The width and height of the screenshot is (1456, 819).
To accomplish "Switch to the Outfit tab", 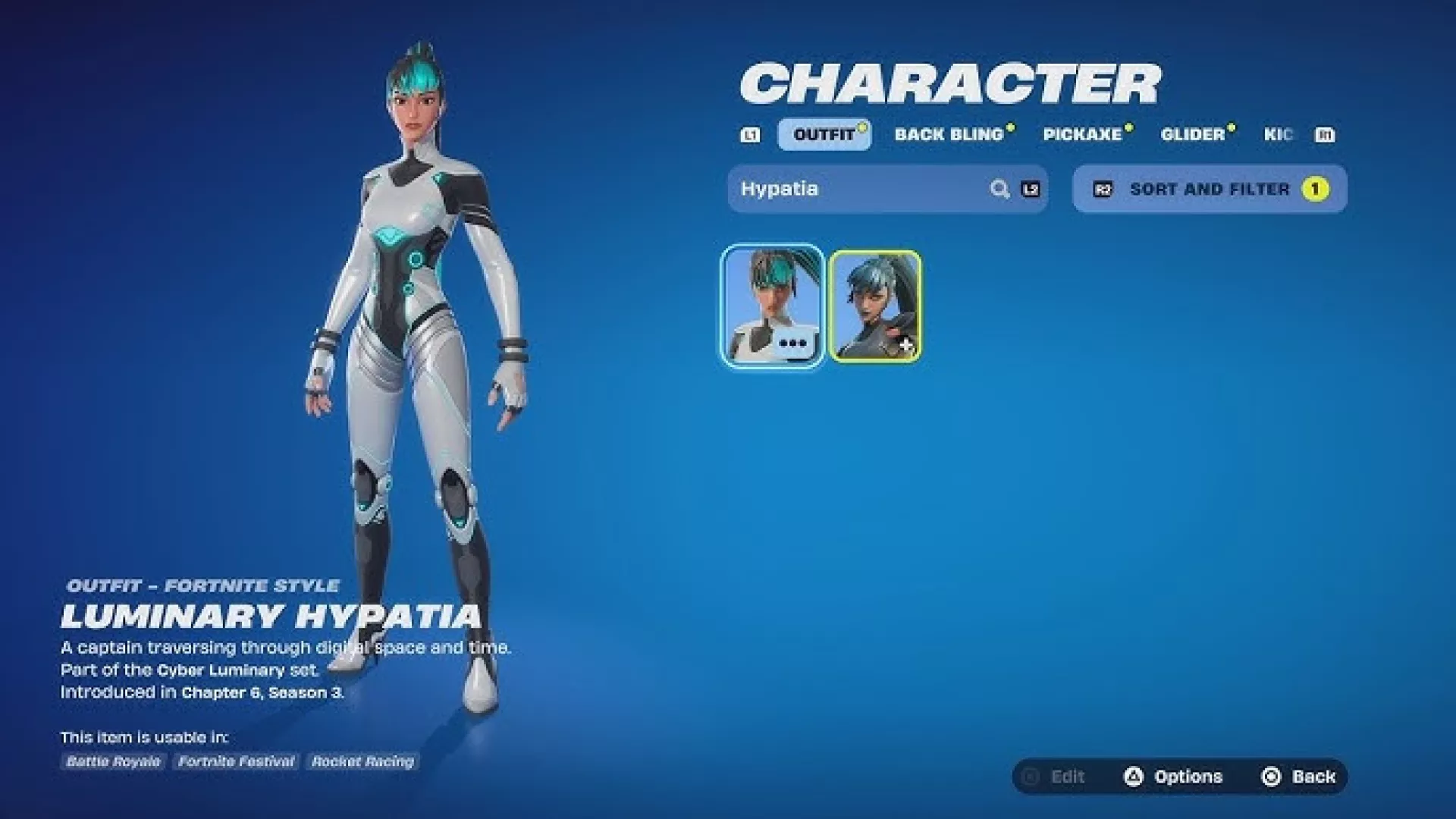I will point(824,134).
